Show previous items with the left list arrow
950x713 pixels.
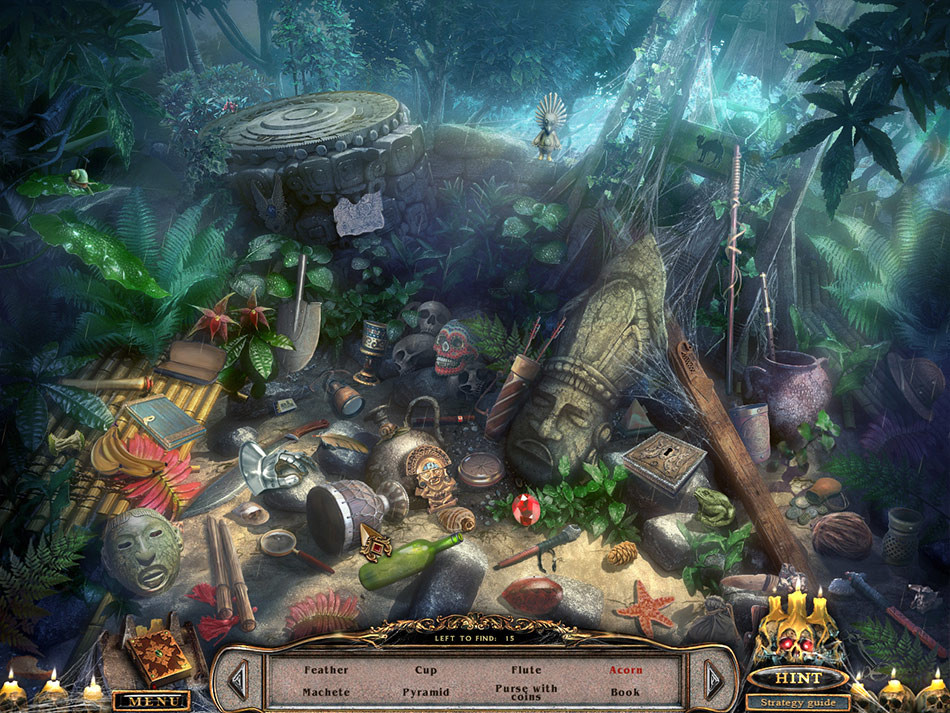pos(238,680)
